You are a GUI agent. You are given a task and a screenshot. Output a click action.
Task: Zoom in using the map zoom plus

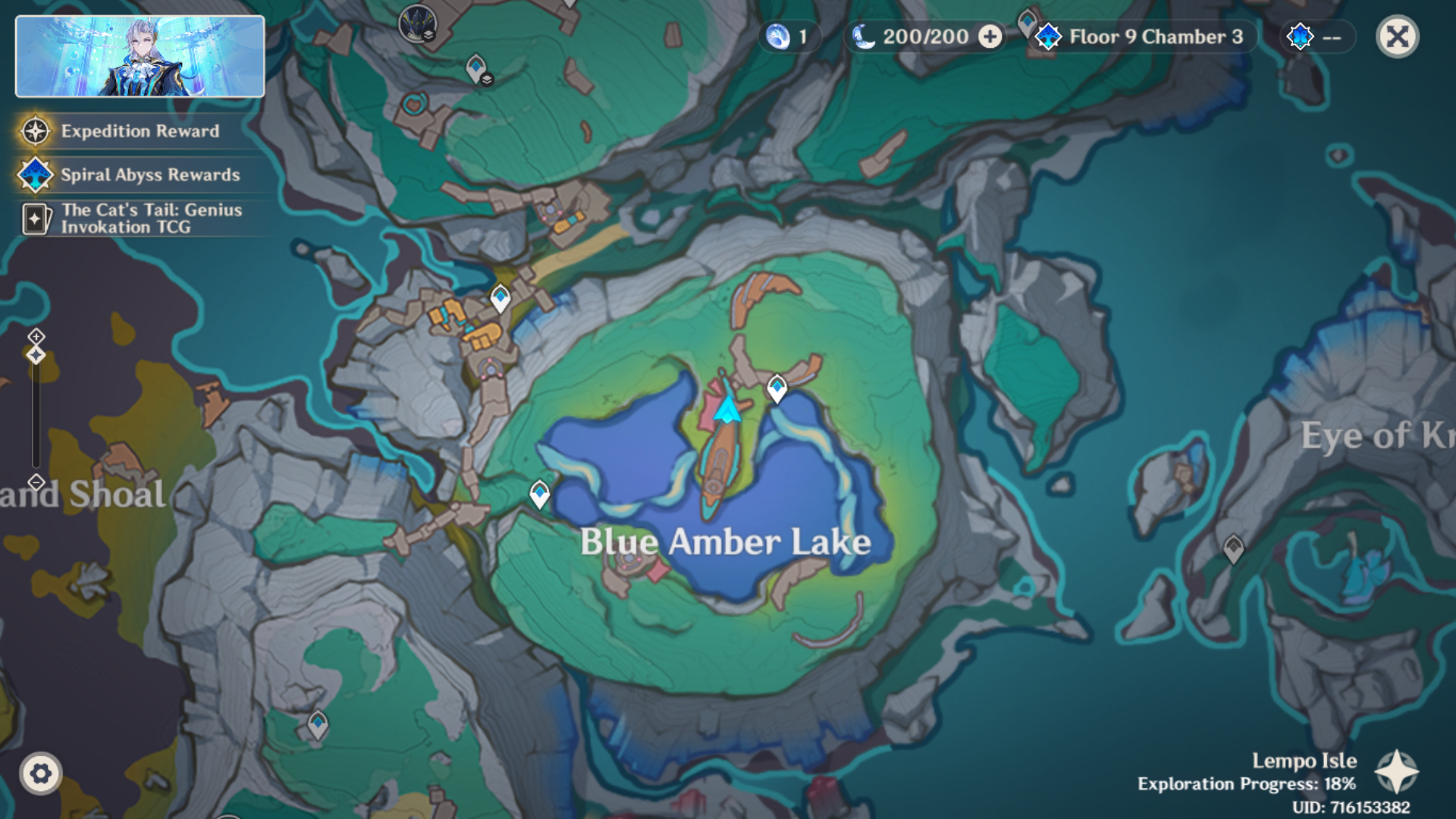click(36, 336)
